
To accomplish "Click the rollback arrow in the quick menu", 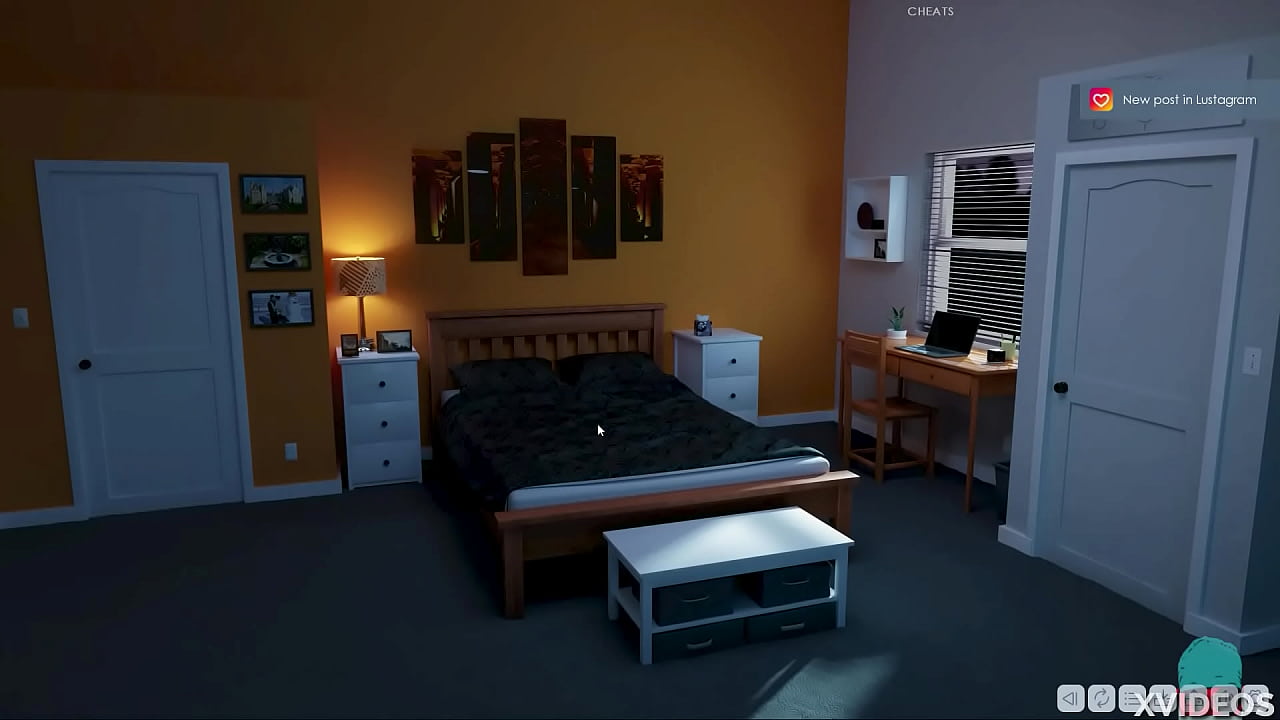I will [1069, 700].
